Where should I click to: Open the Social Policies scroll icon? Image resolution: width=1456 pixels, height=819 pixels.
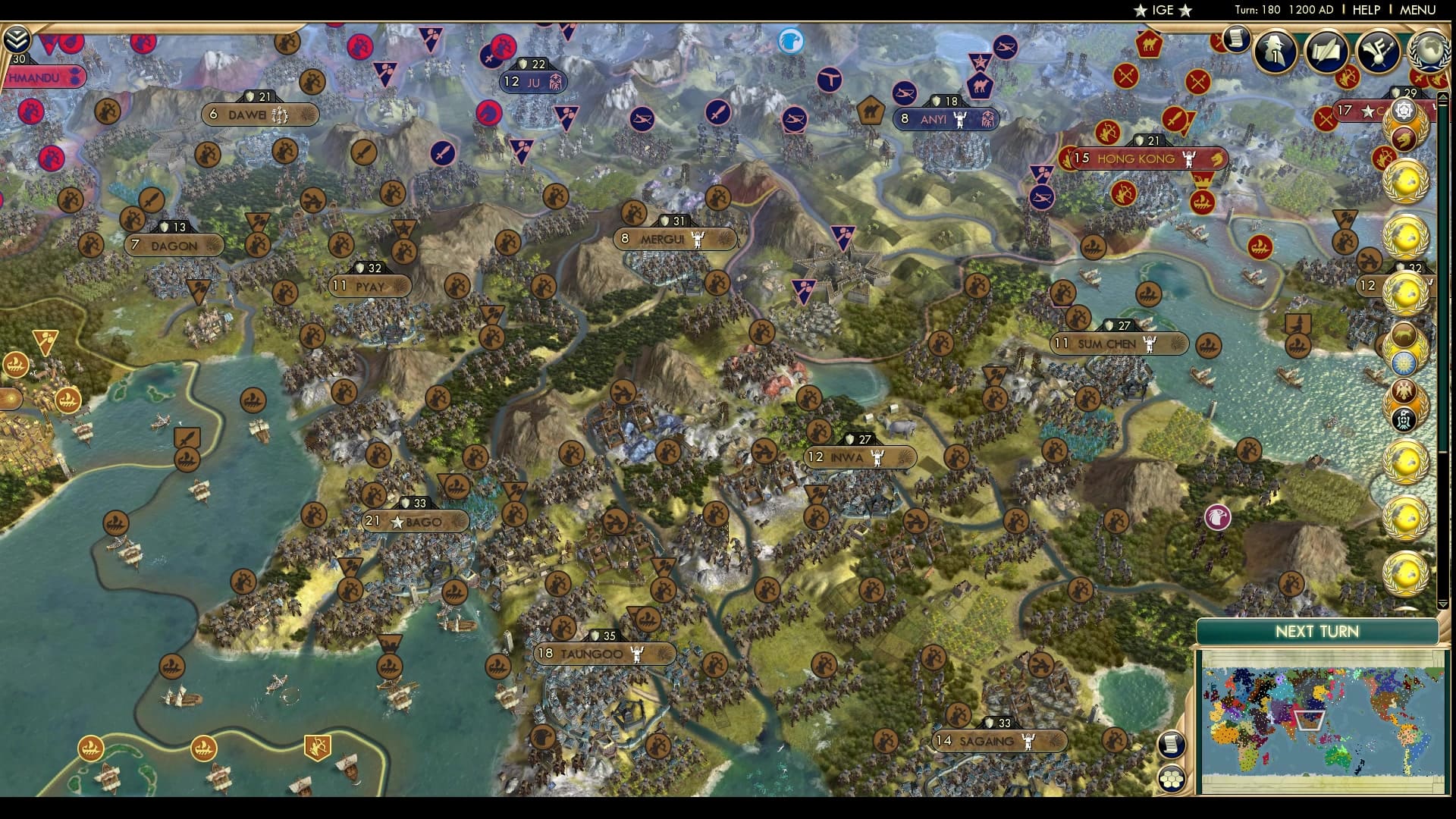pos(1328,52)
